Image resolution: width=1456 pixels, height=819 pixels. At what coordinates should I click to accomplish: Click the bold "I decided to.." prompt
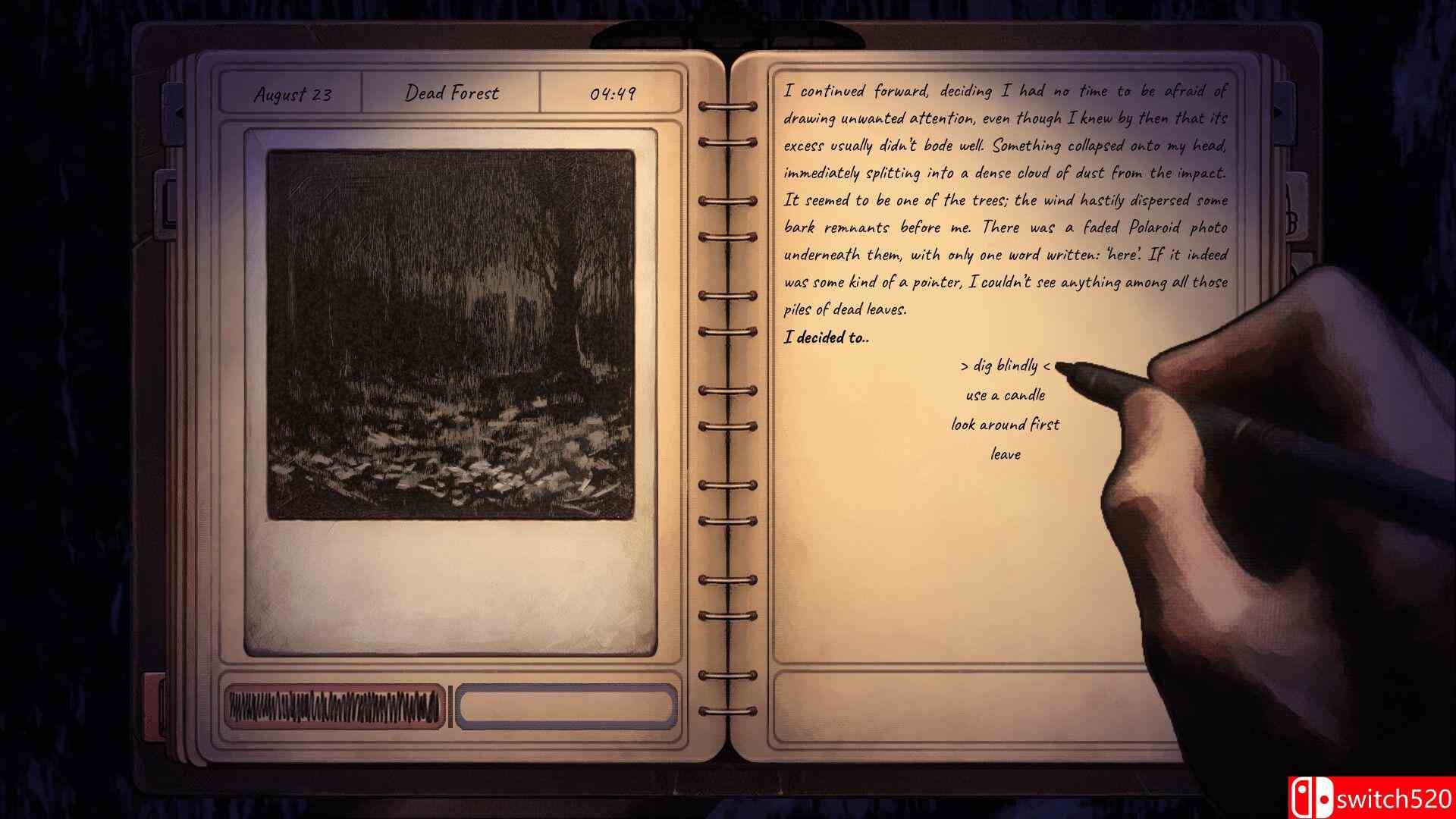click(x=828, y=339)
